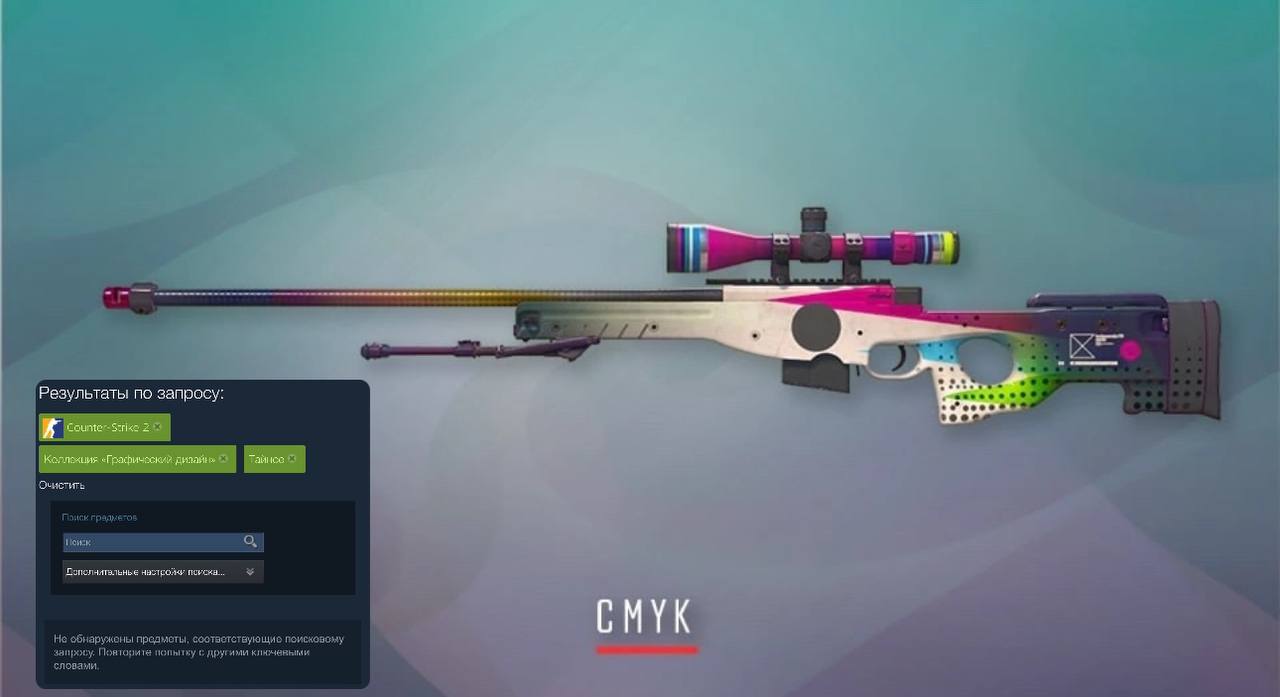
Task: Focus the Поиск item search field
Action: [x=150, y=542]
